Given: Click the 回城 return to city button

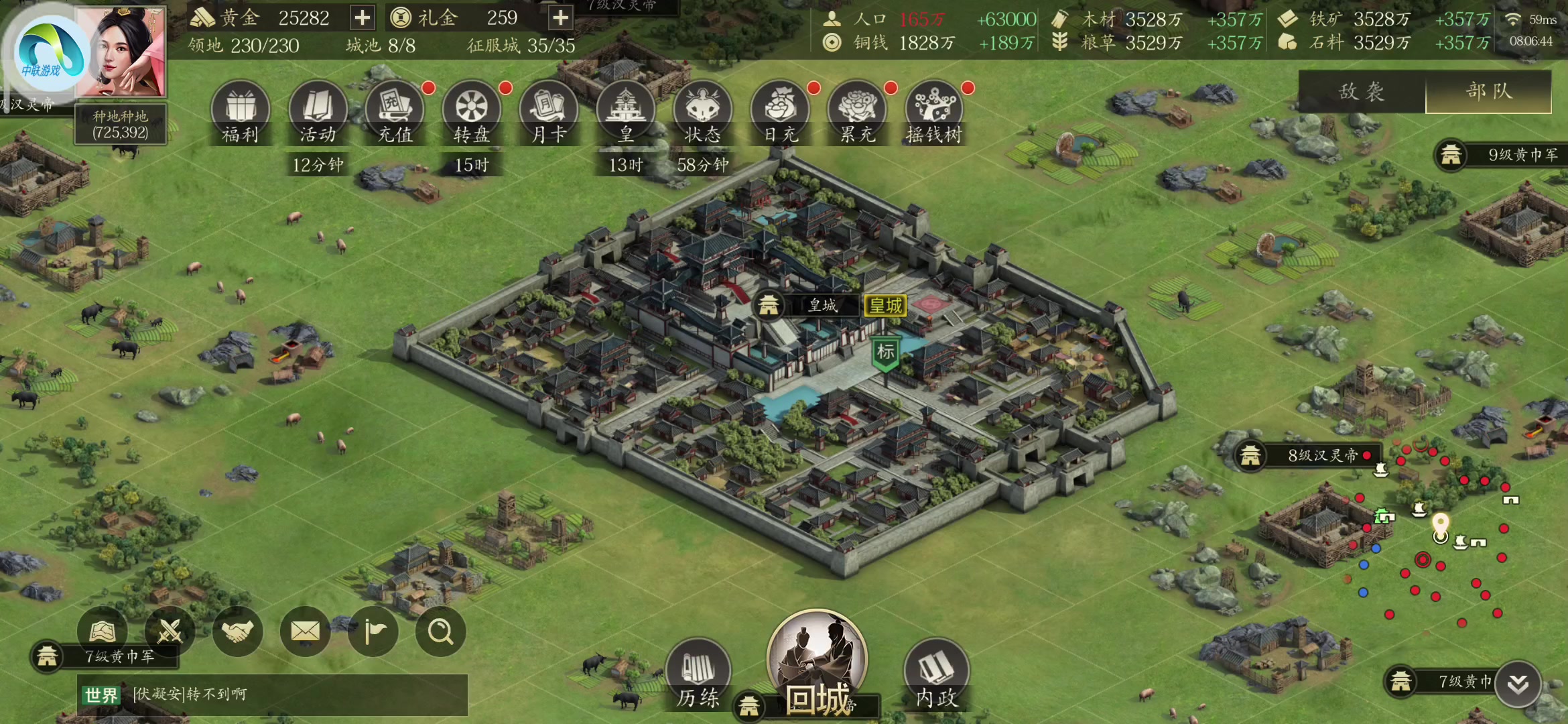Looking at the screenshot, I should pos(817,664).
